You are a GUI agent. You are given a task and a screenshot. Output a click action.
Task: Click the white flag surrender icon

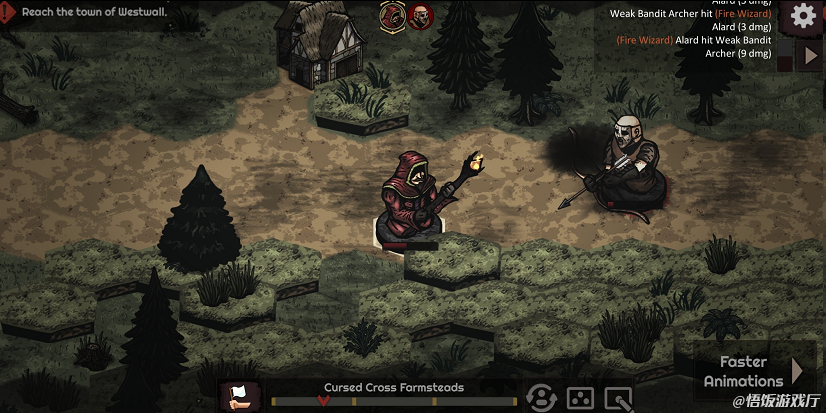point(240,397)
